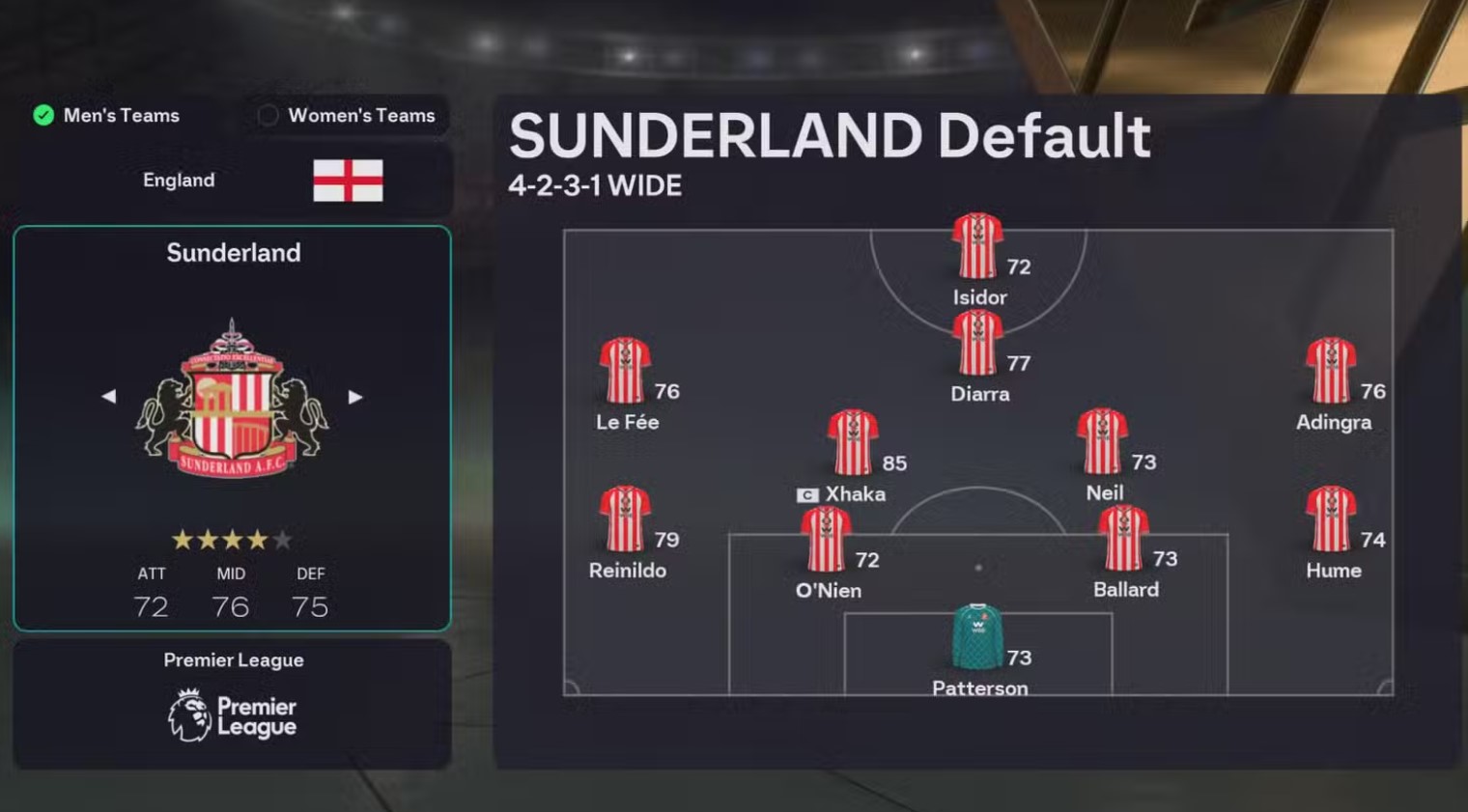This screenshot has width=1468, height=812.
Task: Open the England country selector
Action: 232,181
